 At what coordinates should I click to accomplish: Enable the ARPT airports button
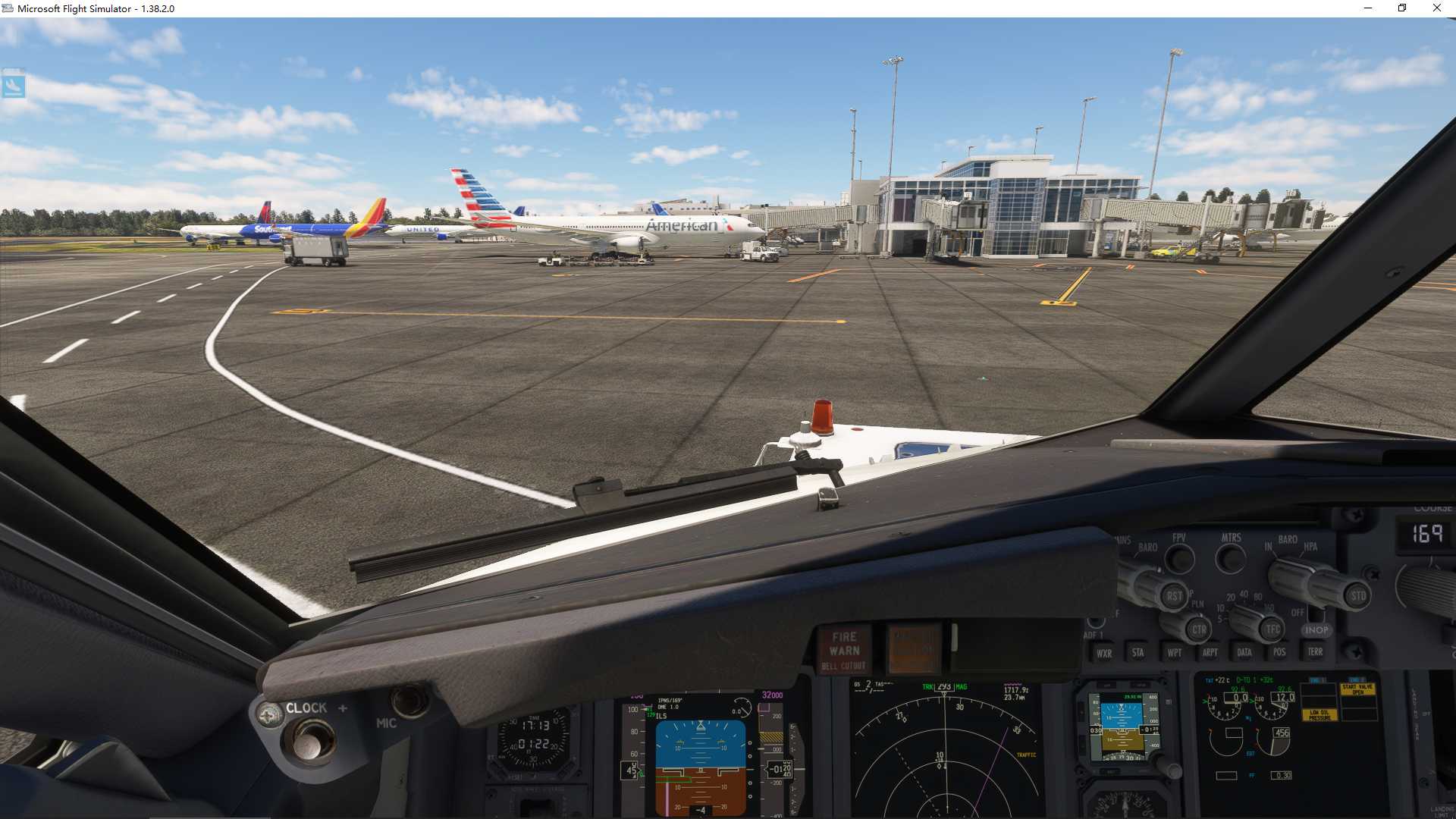tap(1210, 652)
